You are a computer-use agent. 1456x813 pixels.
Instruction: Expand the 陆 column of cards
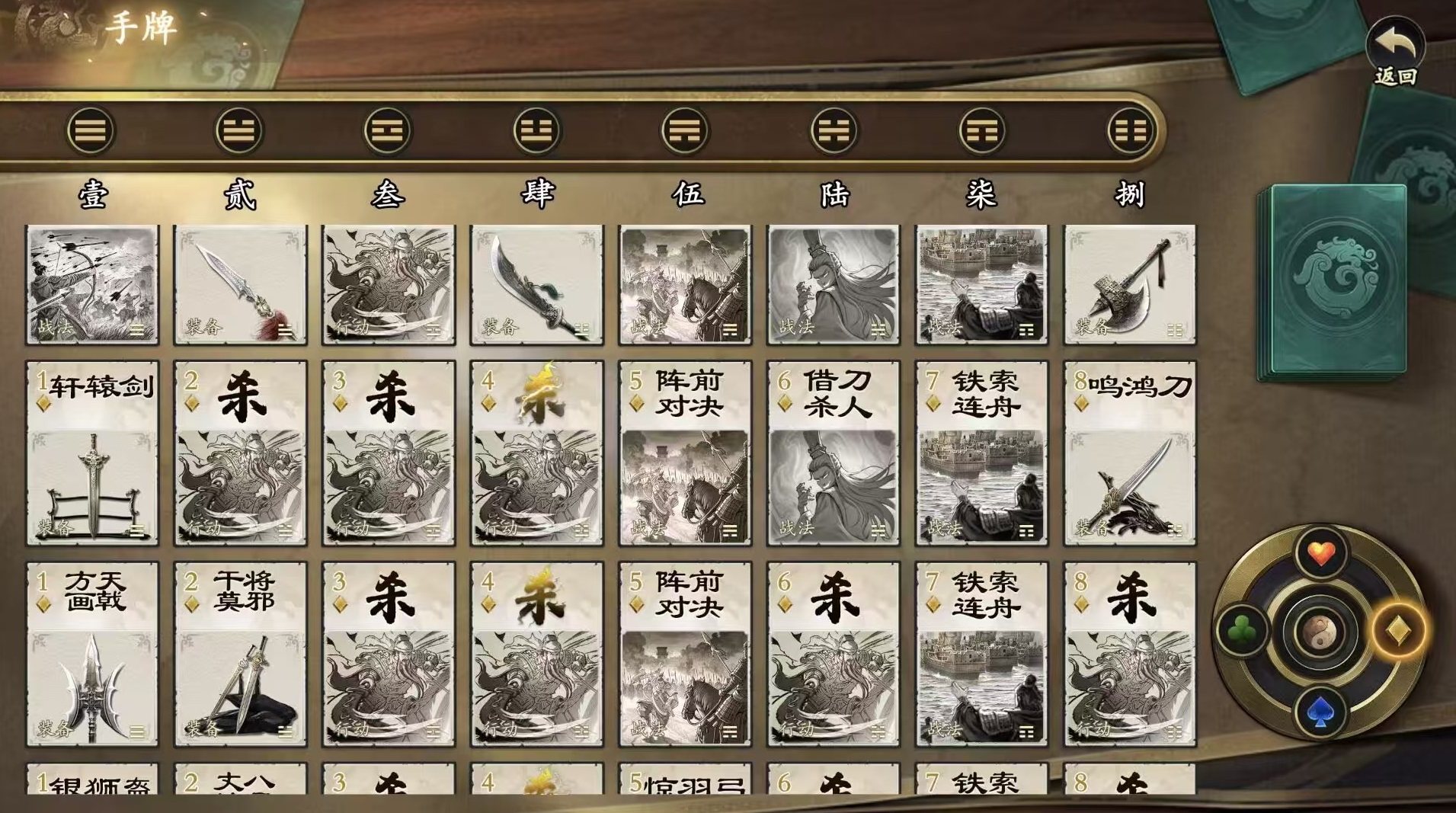(x=834, y=197)
